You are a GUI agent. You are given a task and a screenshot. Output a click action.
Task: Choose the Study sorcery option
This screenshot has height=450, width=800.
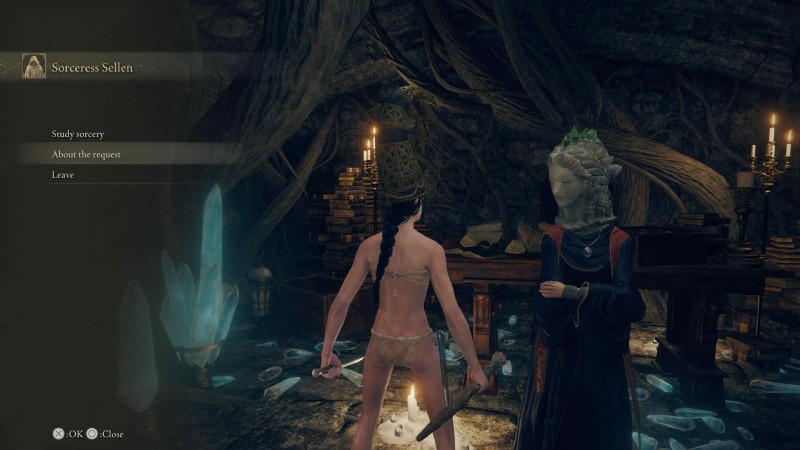(x=78, y=134)
